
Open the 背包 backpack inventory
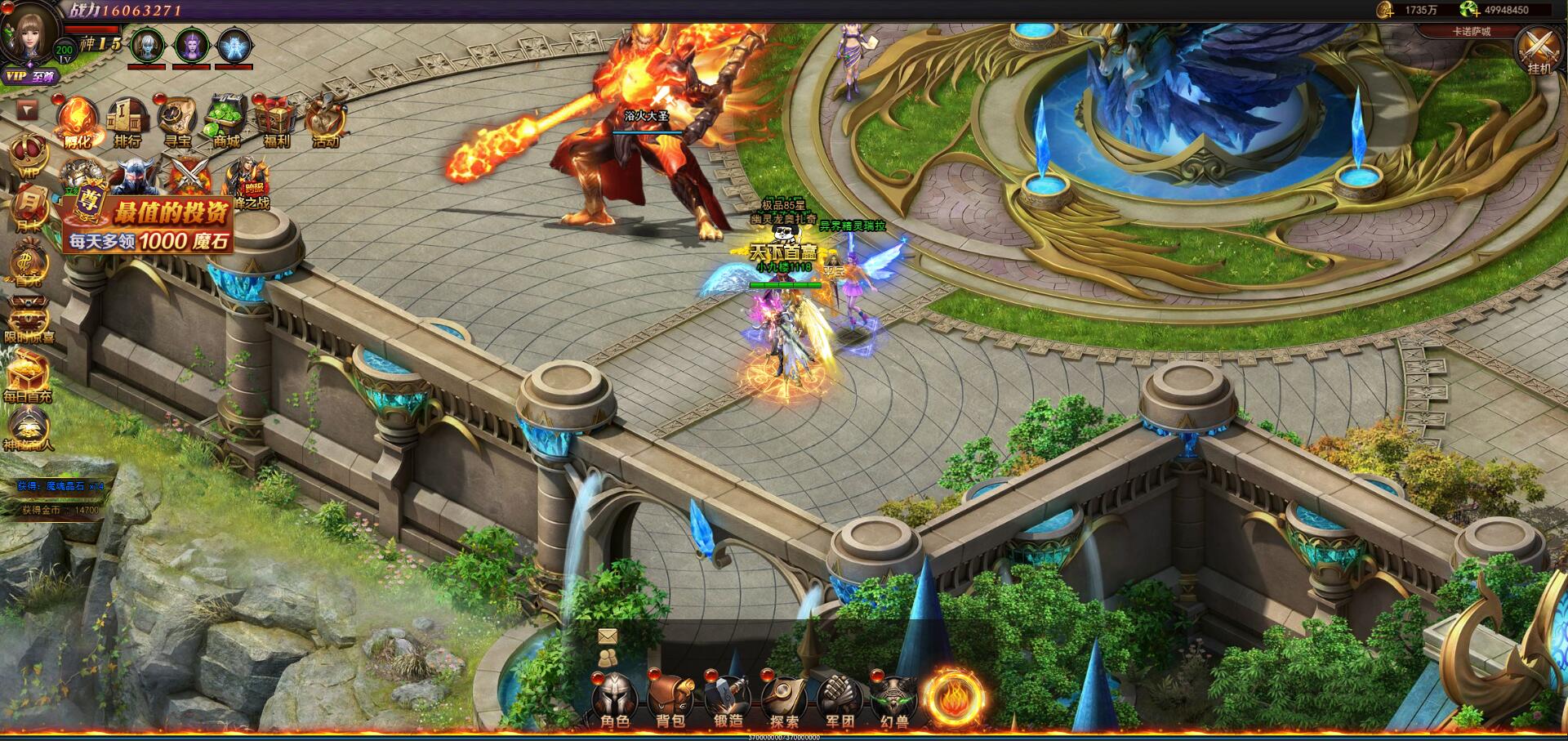click(x=670, y=700)
